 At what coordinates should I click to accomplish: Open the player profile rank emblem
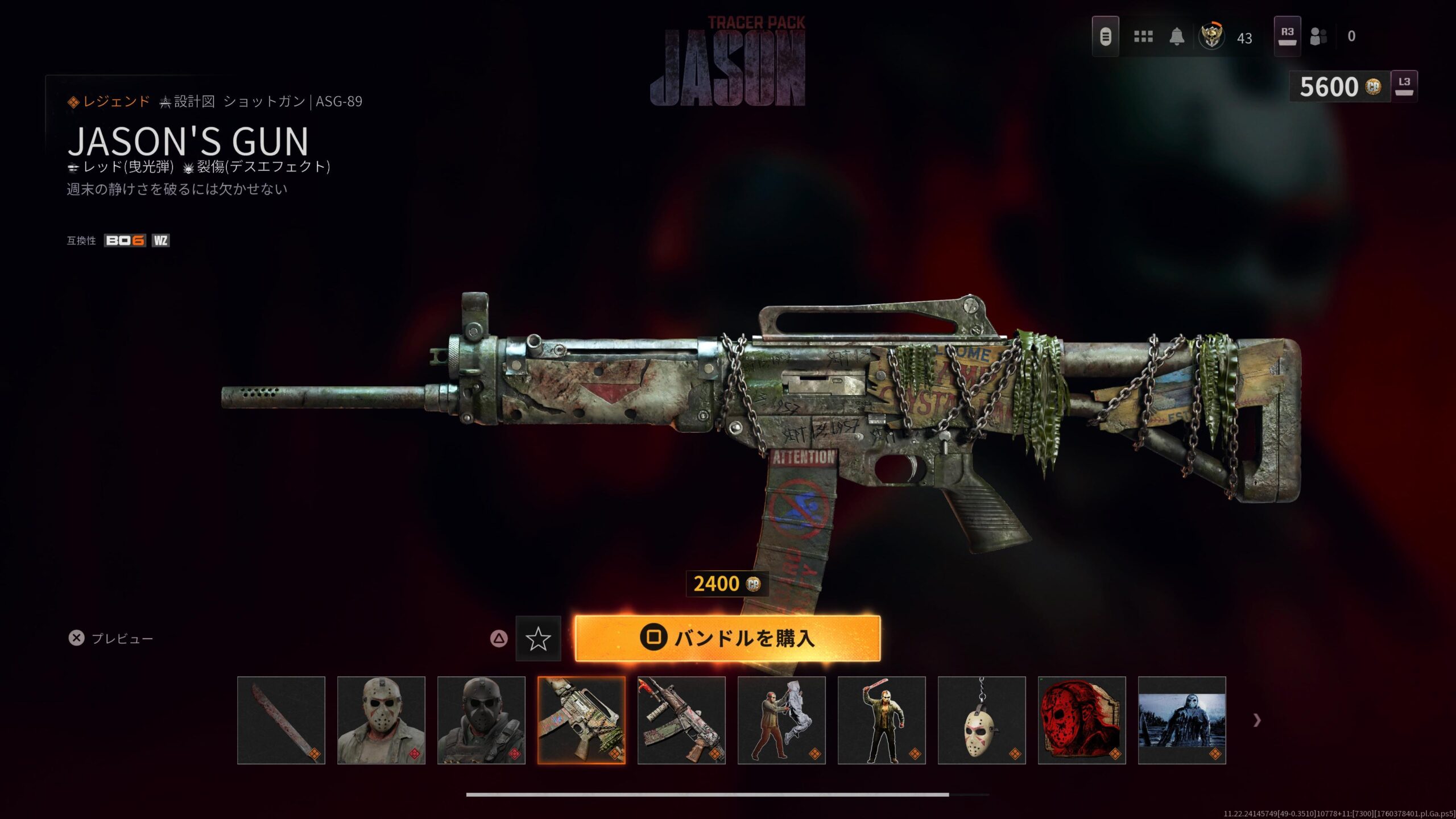coord(1211,37)
